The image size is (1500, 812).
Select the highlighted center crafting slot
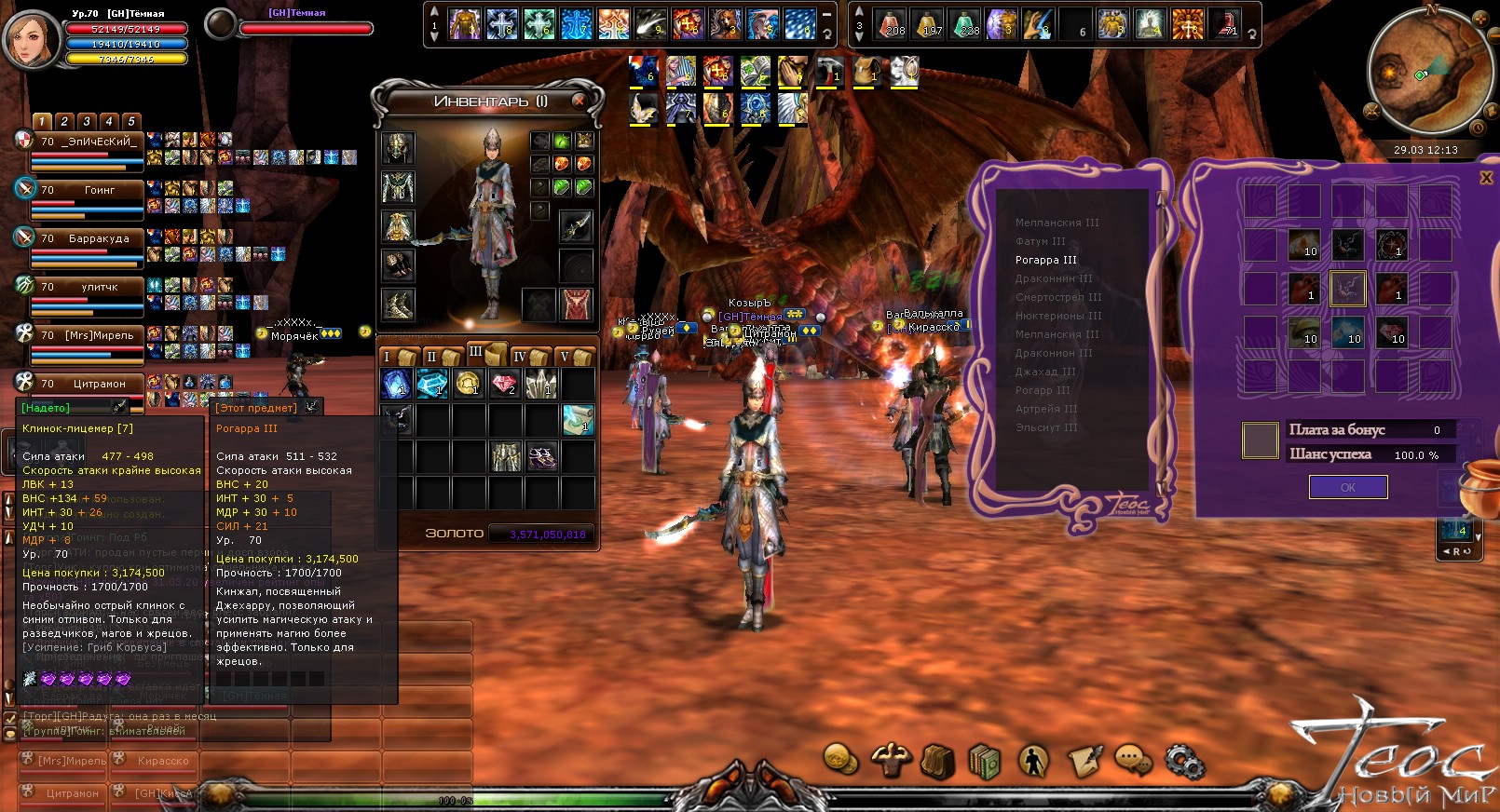[x=1347, y=289]
